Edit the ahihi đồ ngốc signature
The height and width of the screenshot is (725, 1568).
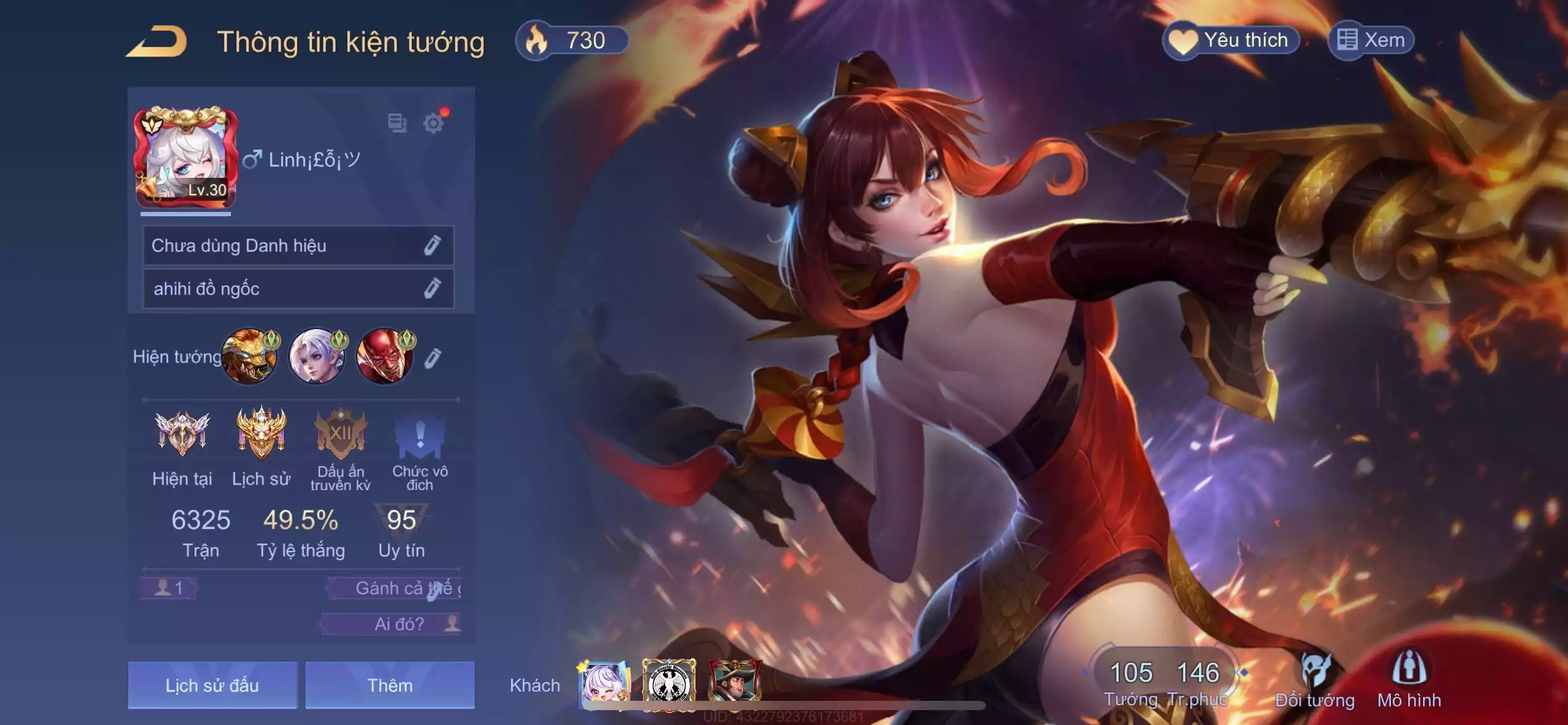tap(432, 289)
